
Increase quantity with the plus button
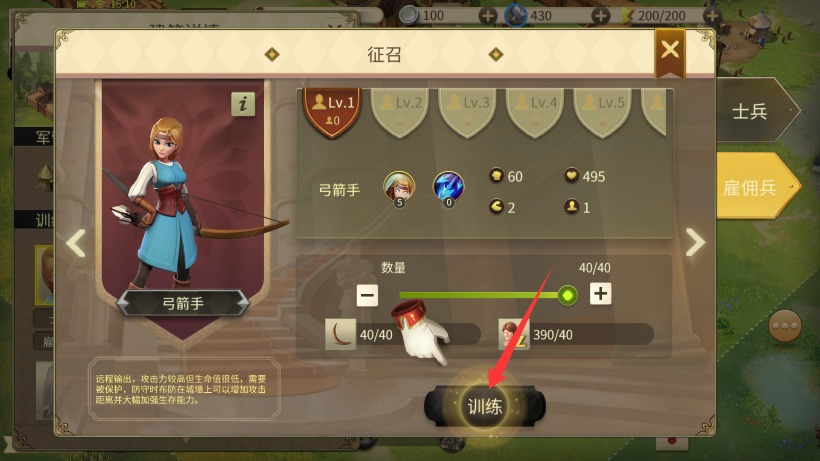[x=600, y=294]
